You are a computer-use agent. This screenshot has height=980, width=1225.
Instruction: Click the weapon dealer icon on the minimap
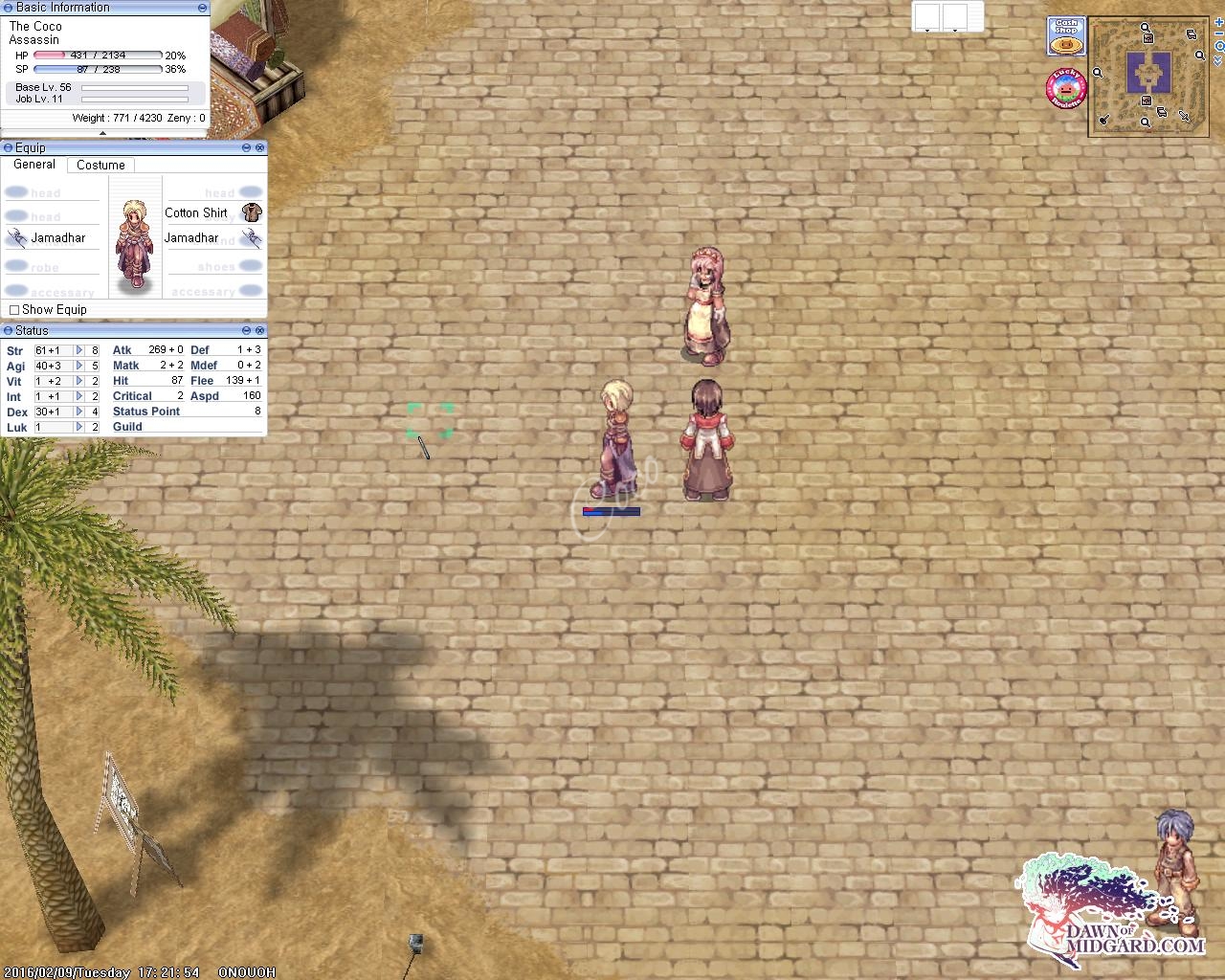[x=1185, y=116]
